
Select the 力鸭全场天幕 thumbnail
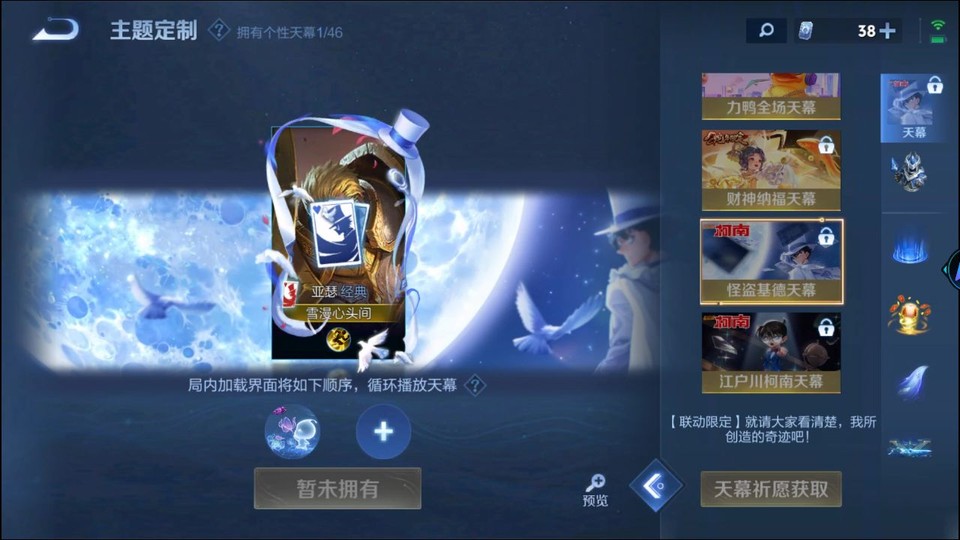pos(771,96)
